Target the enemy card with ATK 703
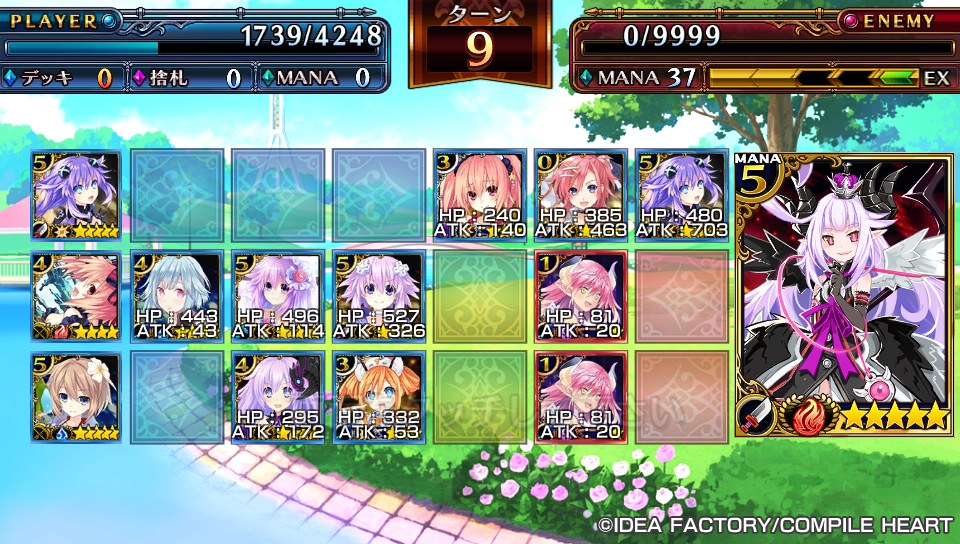 [x=682, y=195]
